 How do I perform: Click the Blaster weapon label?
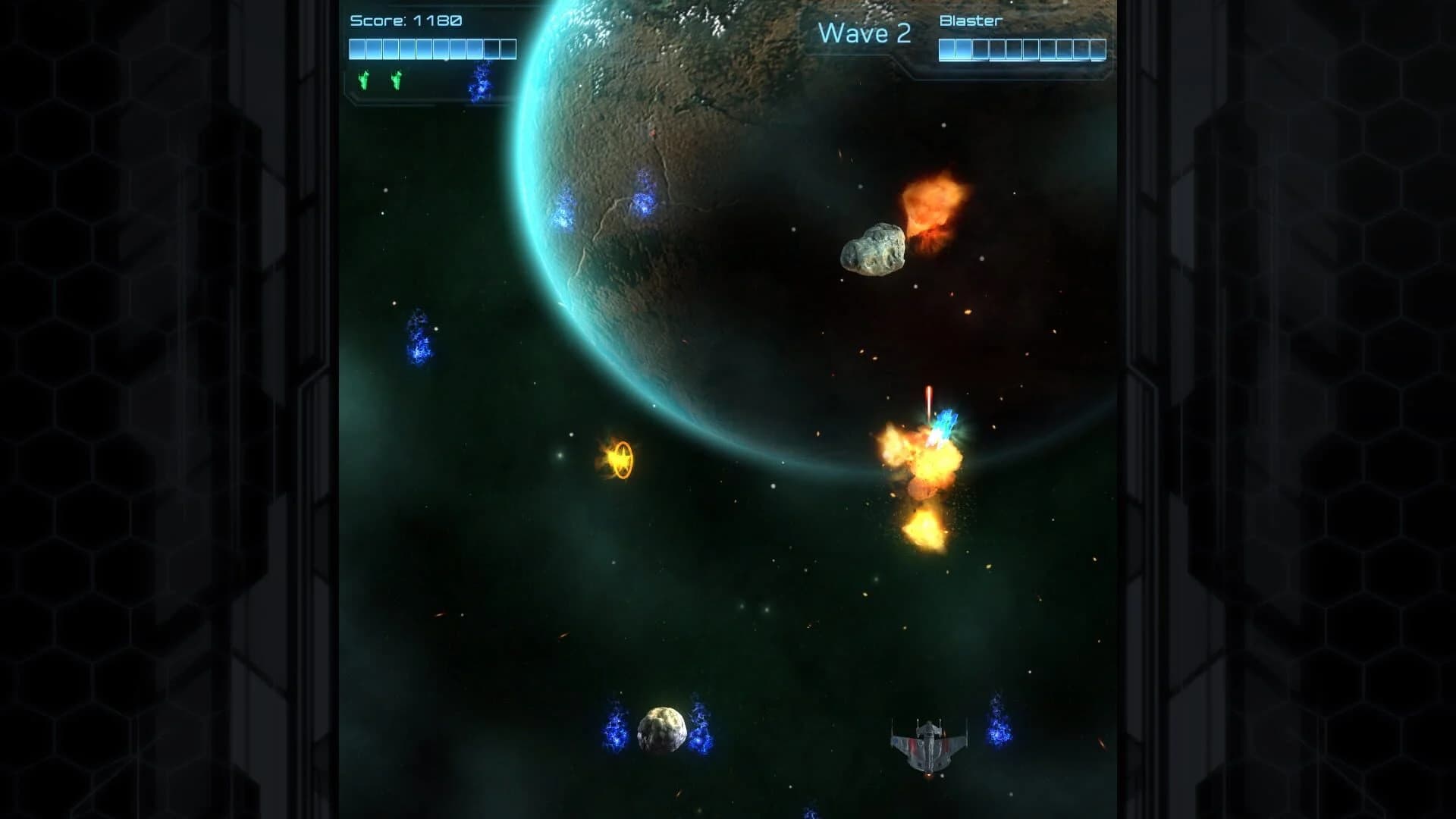[969, 22]
